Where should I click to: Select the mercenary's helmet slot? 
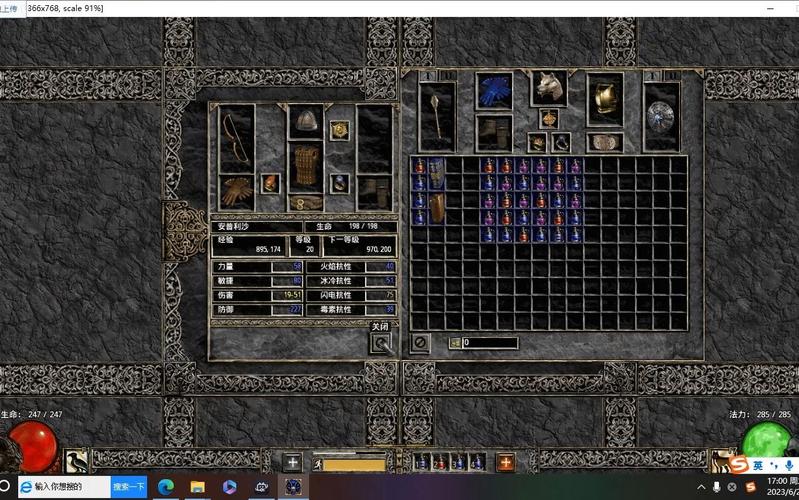(x=306, y=121)
